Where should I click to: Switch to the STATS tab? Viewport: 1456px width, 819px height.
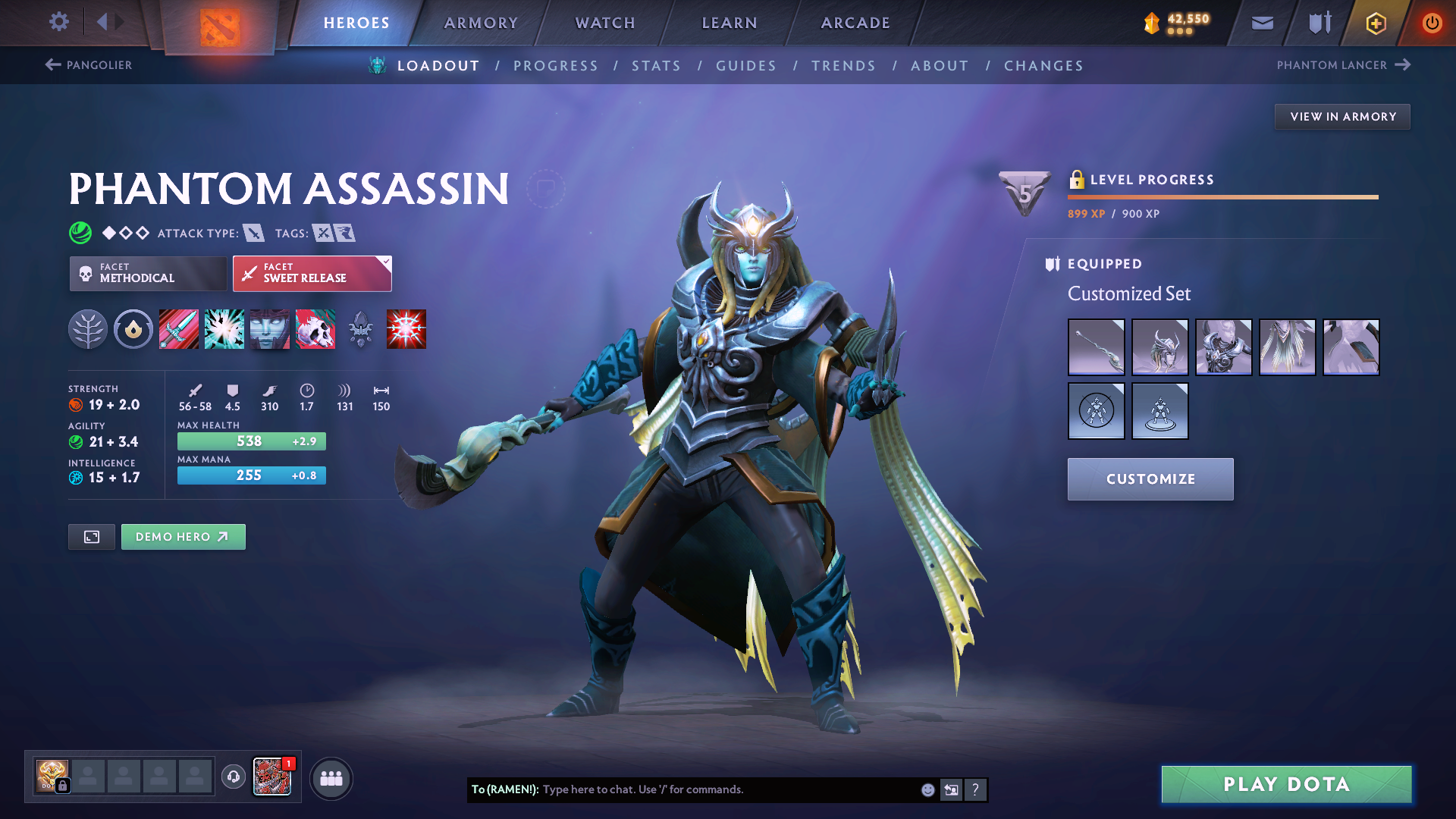(x=657, y=65)
